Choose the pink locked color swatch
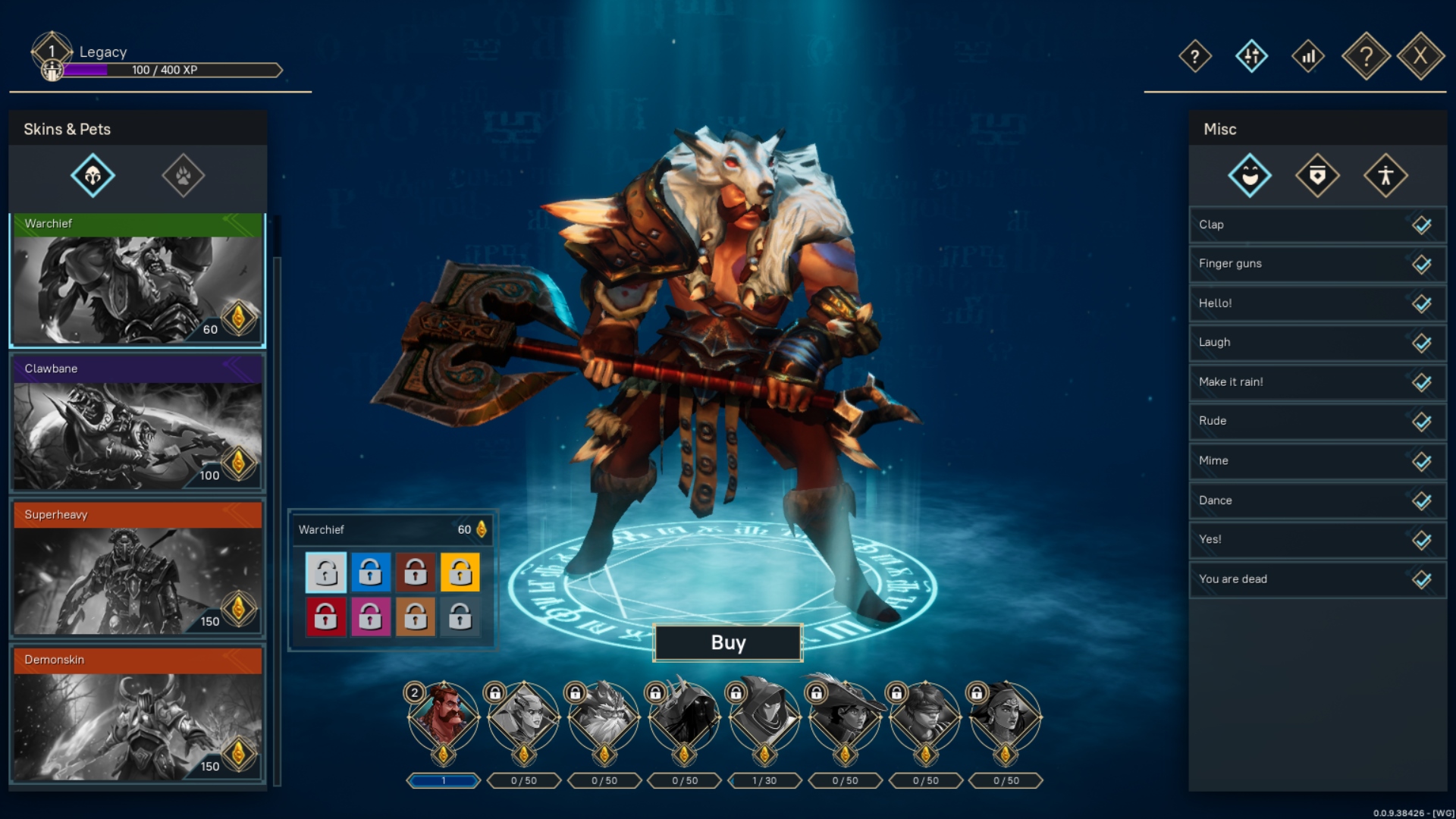 [x=370, y=617]
